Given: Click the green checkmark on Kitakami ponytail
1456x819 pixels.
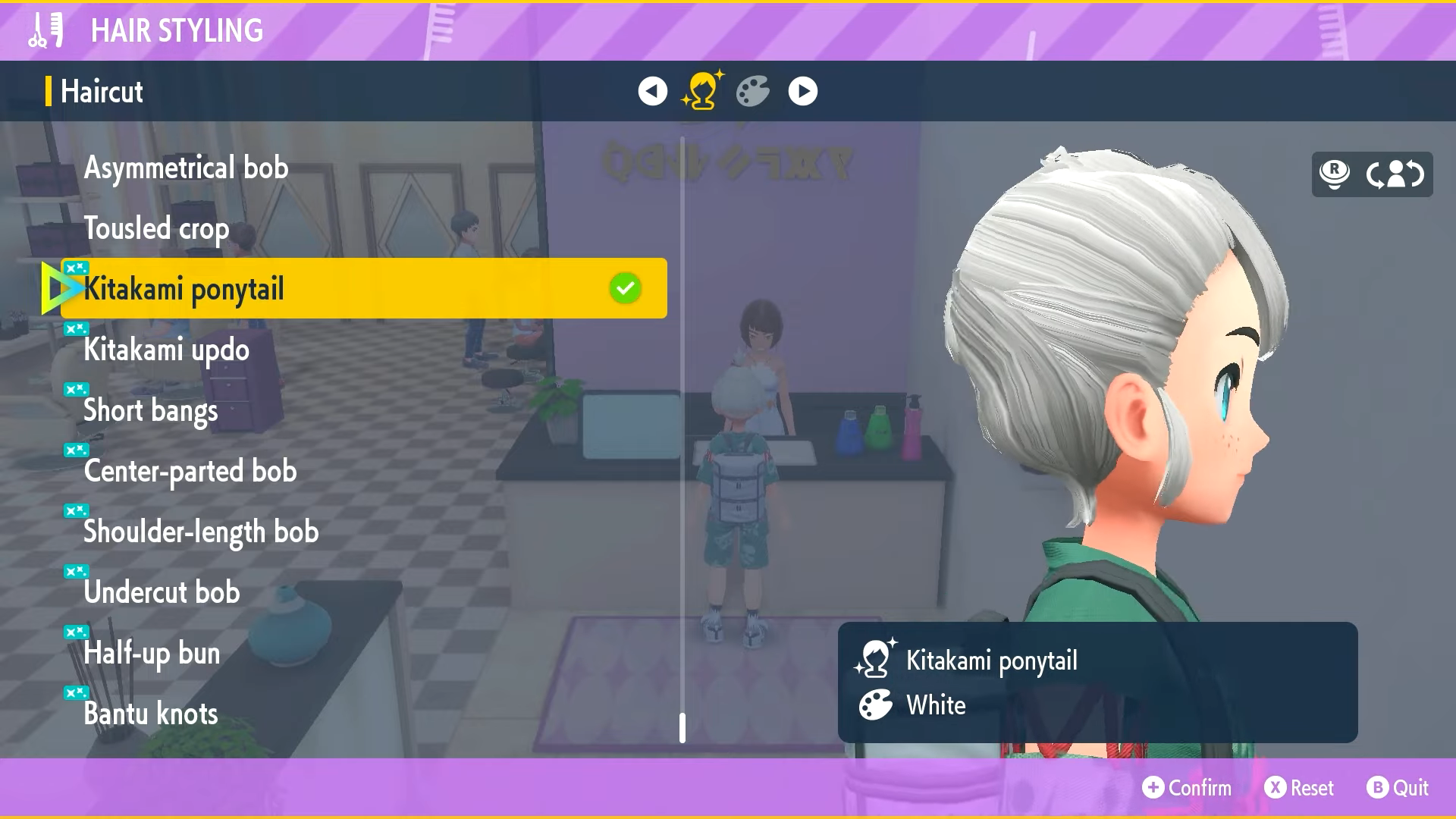Looking at the screenshot, I should [623, 287].
